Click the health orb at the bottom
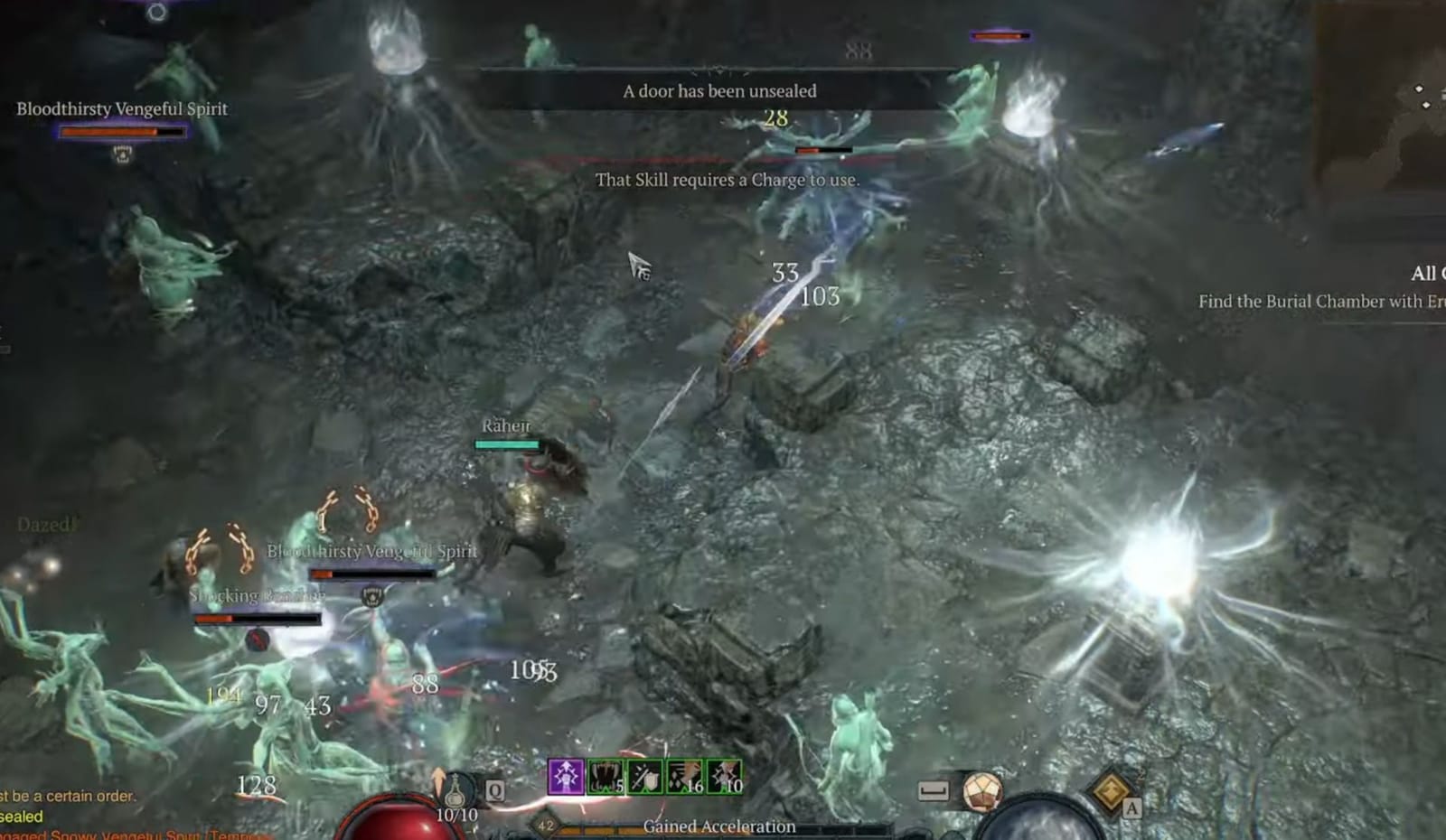This screenshot has height=840, width=1446. pyautogui.click(x=398, y=824)
